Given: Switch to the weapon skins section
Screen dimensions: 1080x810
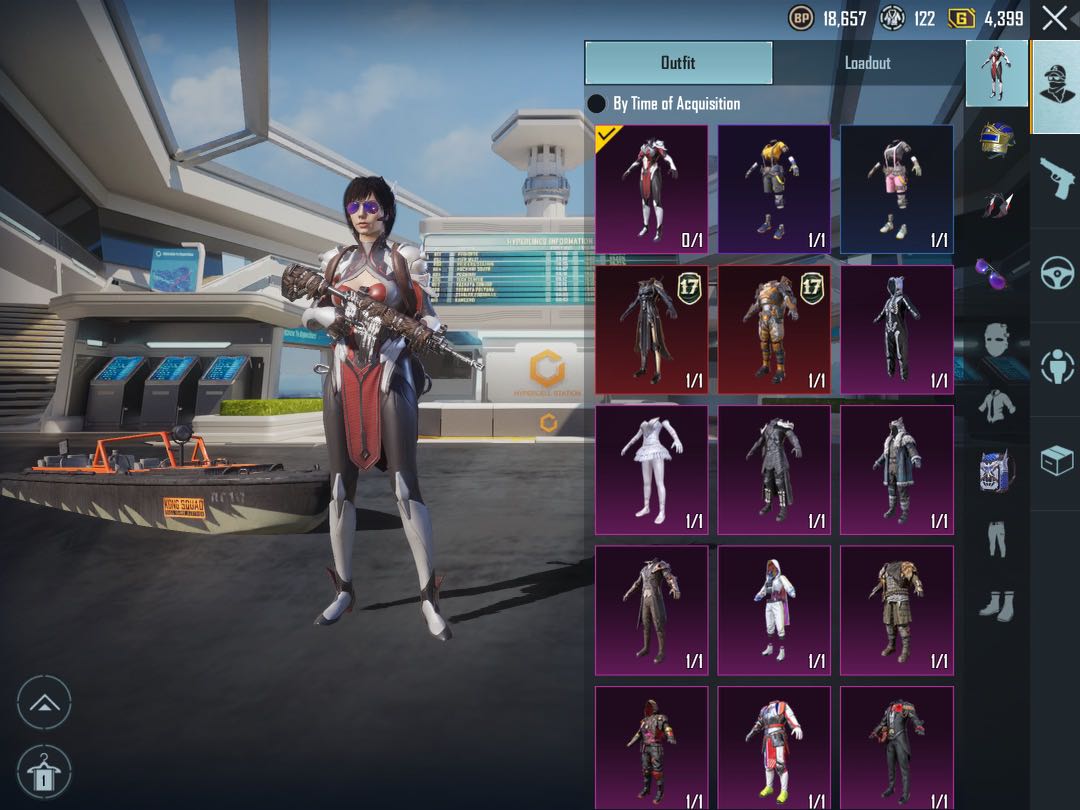Looking at the screenshot, I should point(1056,180).
